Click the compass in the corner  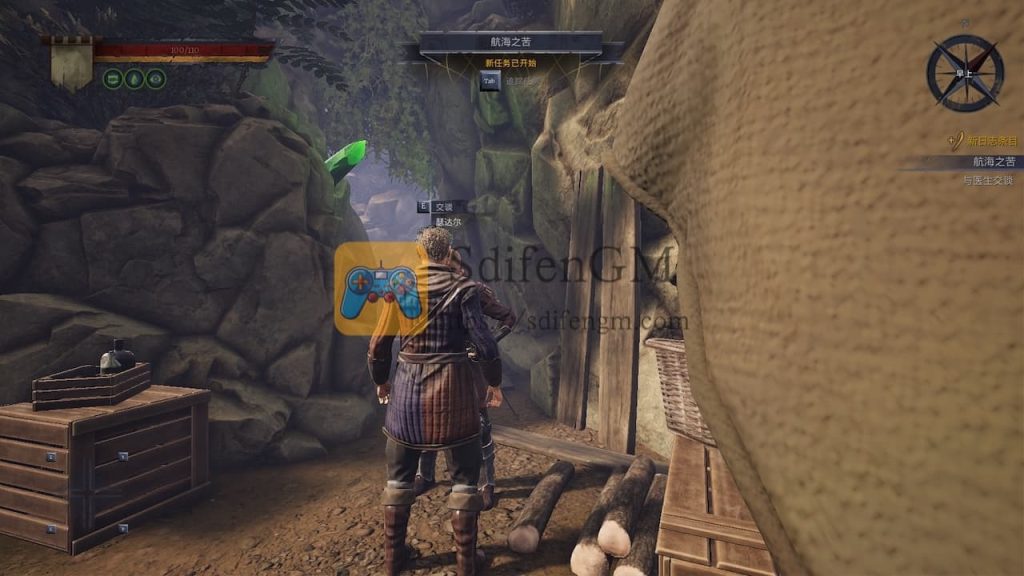coord(964,72)
